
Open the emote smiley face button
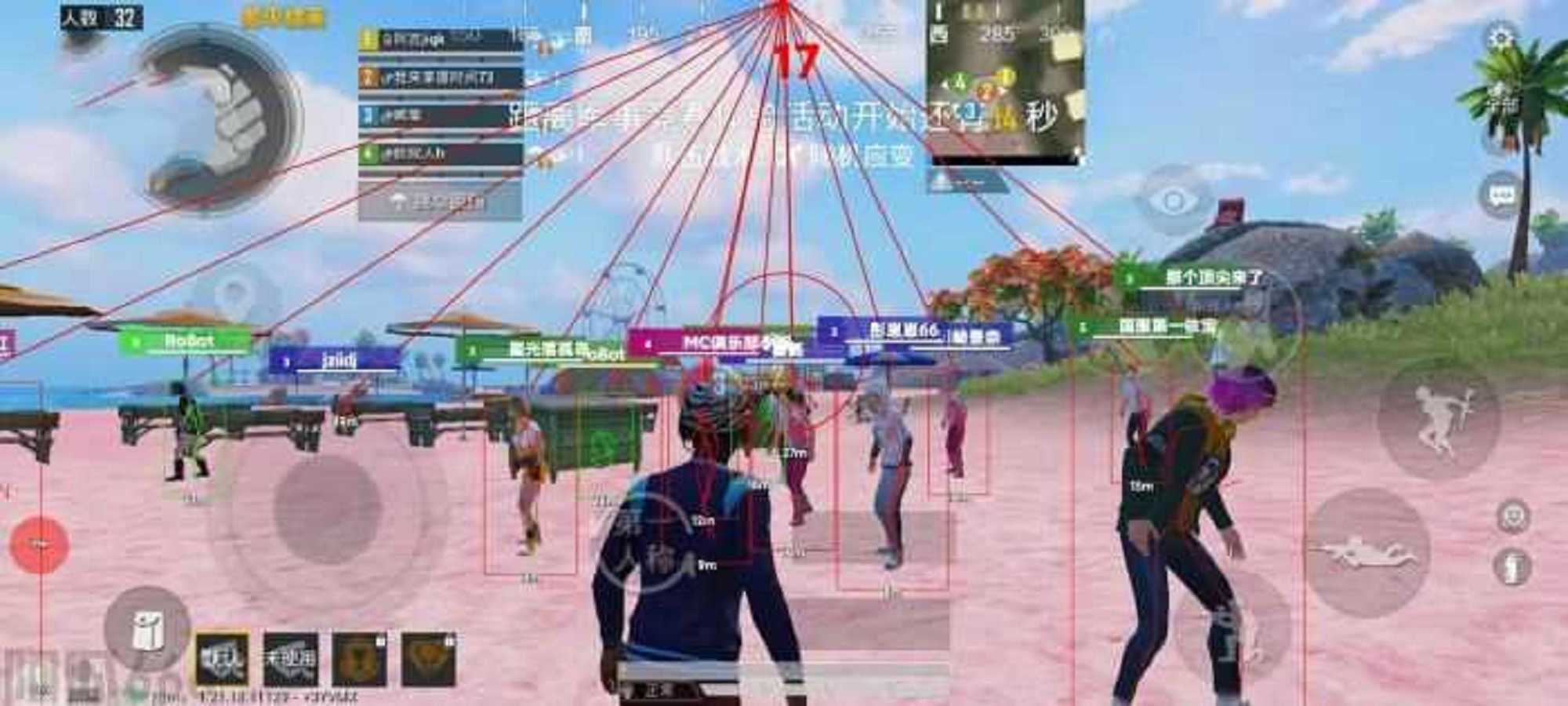[x=1512, y=517]
